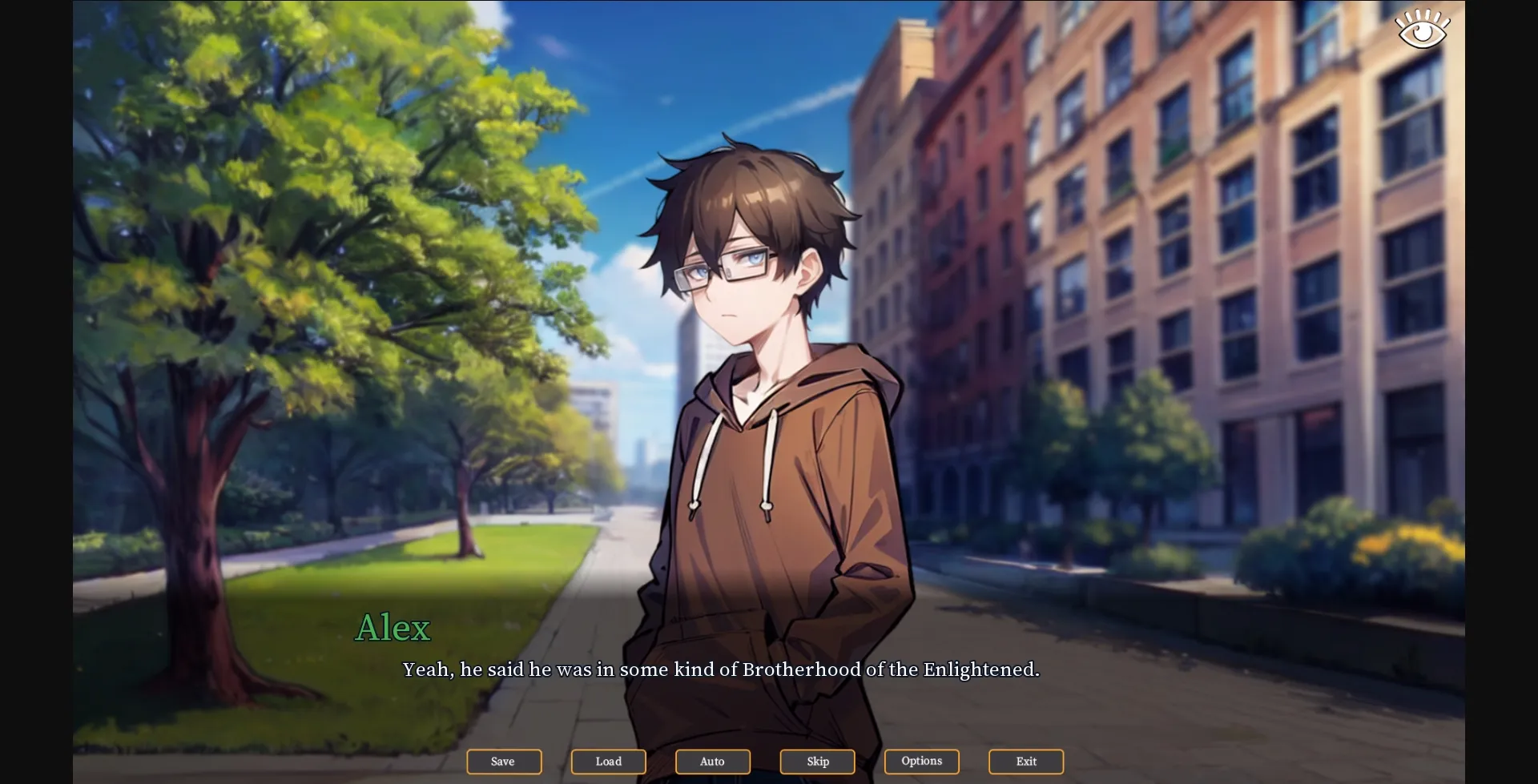Screen dimensions: 1538x784
Task: Select Alex's name label
Action: tap(393, 628)
